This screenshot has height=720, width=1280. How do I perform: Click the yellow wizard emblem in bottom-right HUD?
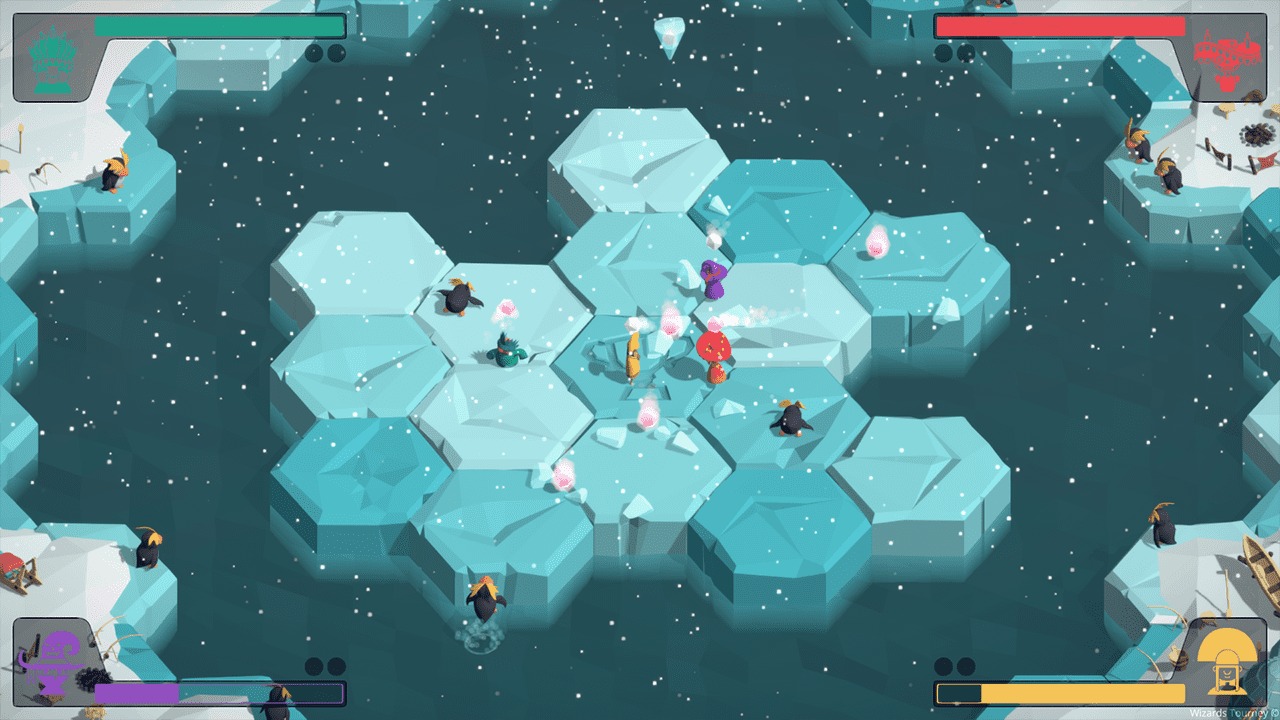pyautogui.click(x=1226, y=660)
